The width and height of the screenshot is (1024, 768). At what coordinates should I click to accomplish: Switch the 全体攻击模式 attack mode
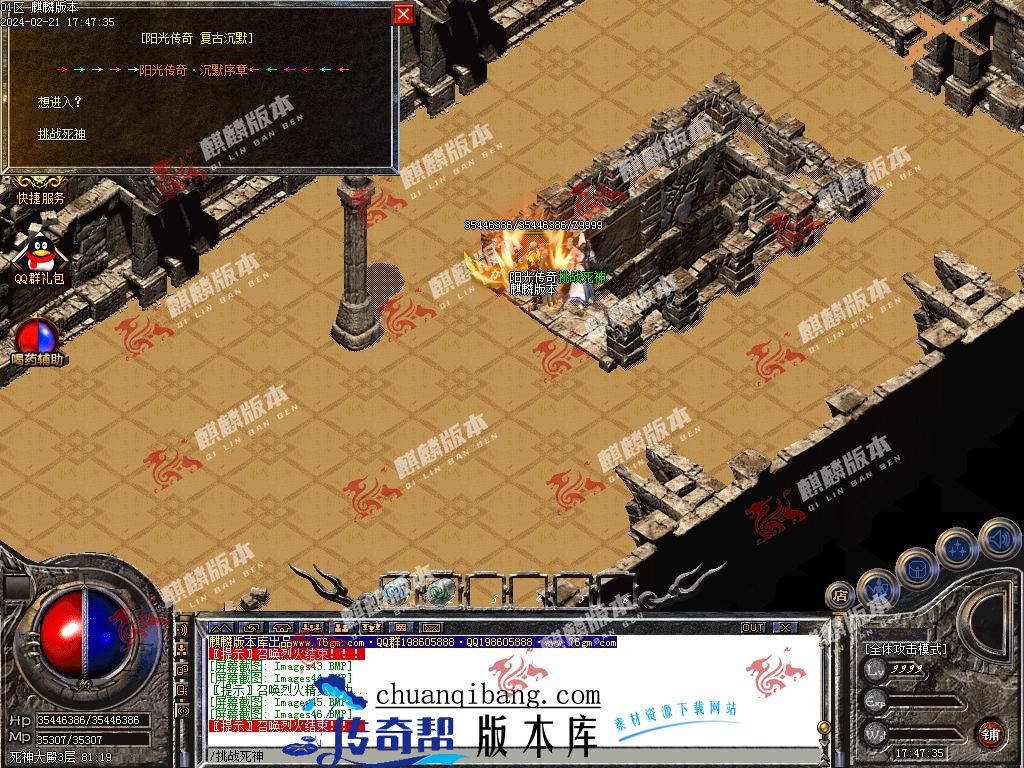906,649
